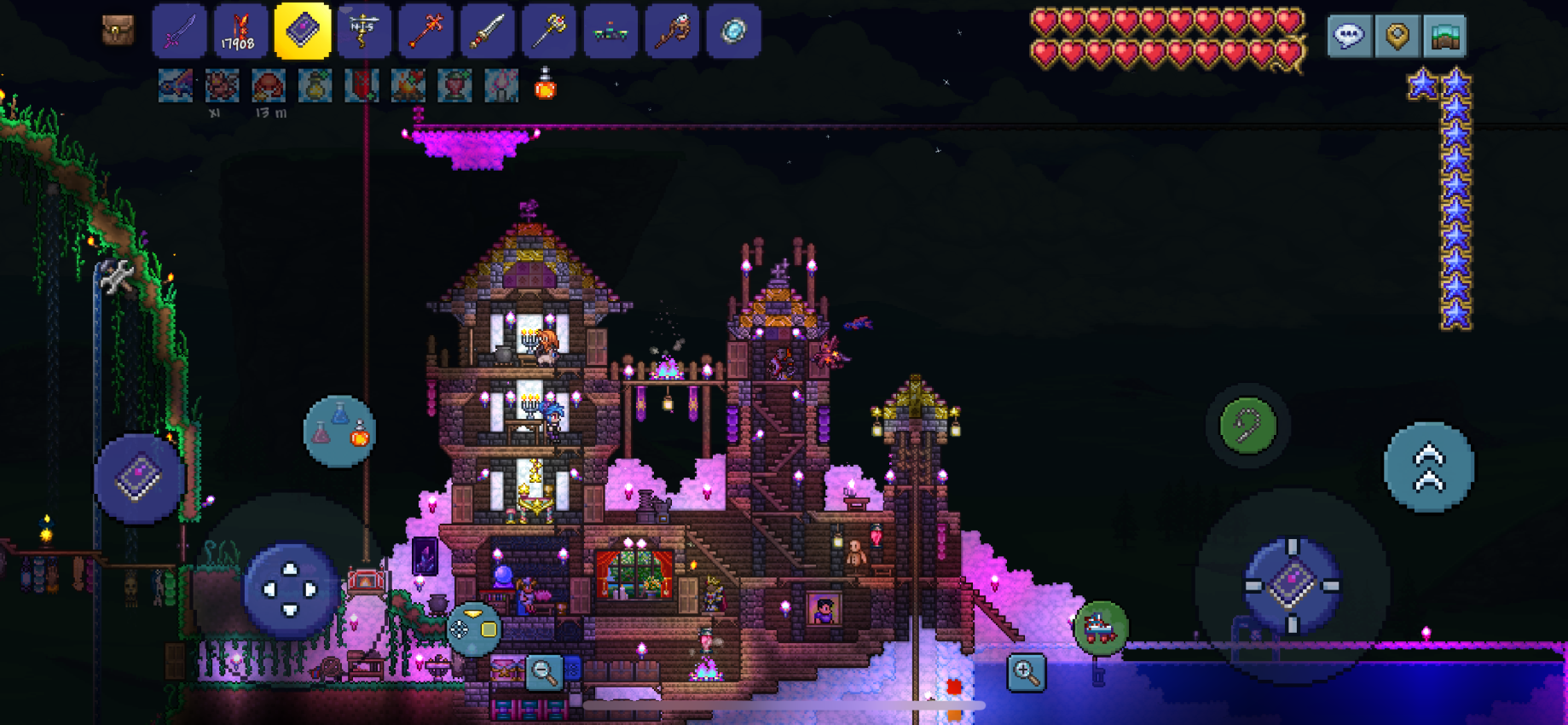This screenshot has height=725, width=1568.
Task: Equip the red trident staff slot
Action: [x=425, y=32]
